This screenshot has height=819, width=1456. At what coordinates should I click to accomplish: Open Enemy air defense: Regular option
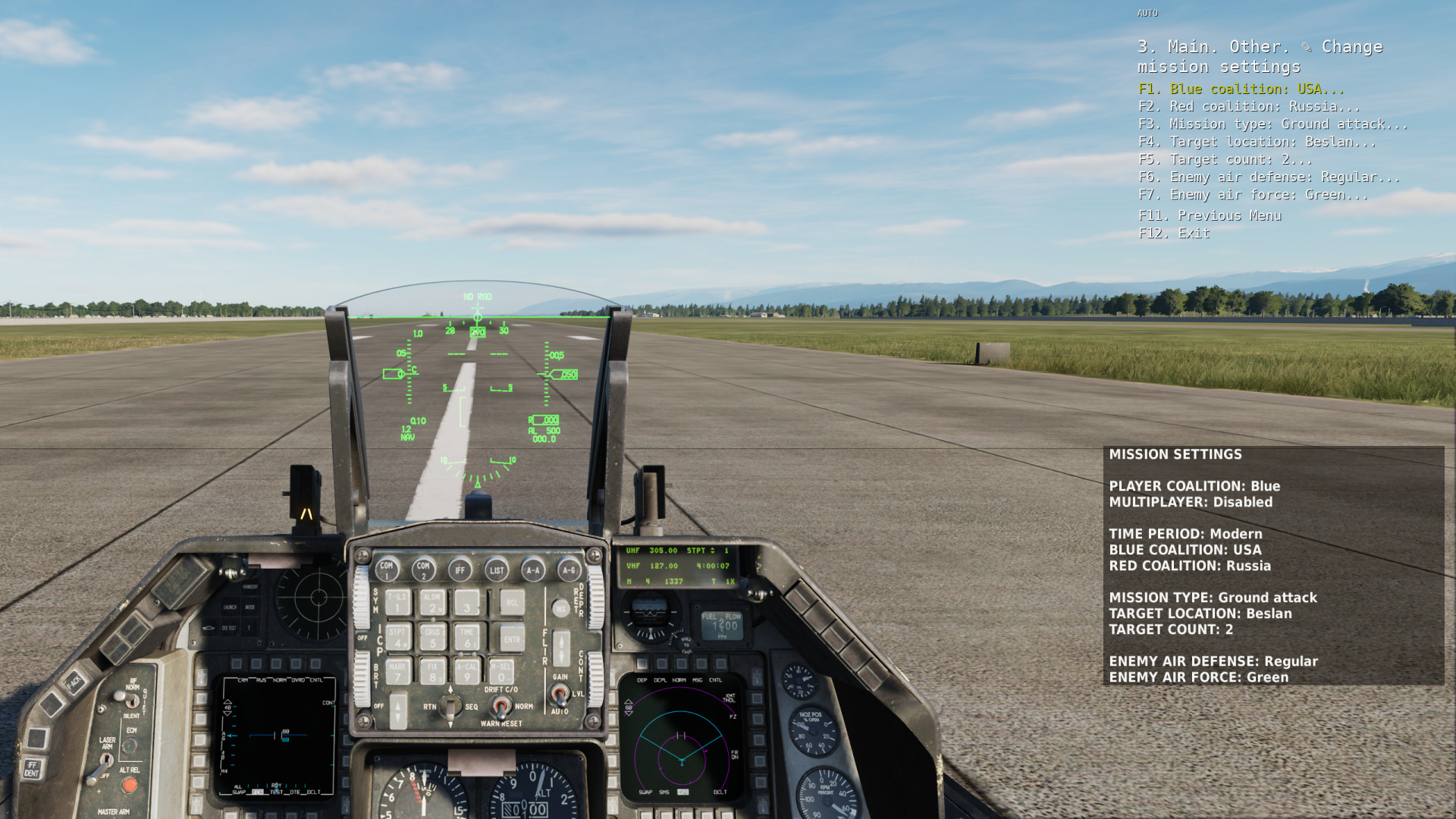1269,177
